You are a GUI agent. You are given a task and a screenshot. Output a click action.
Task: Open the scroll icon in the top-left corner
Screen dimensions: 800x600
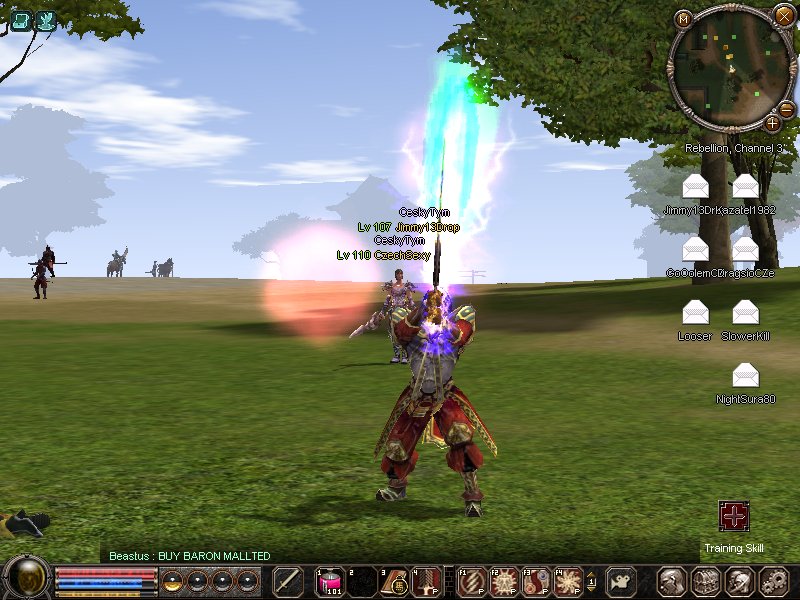tap(21, 20)
